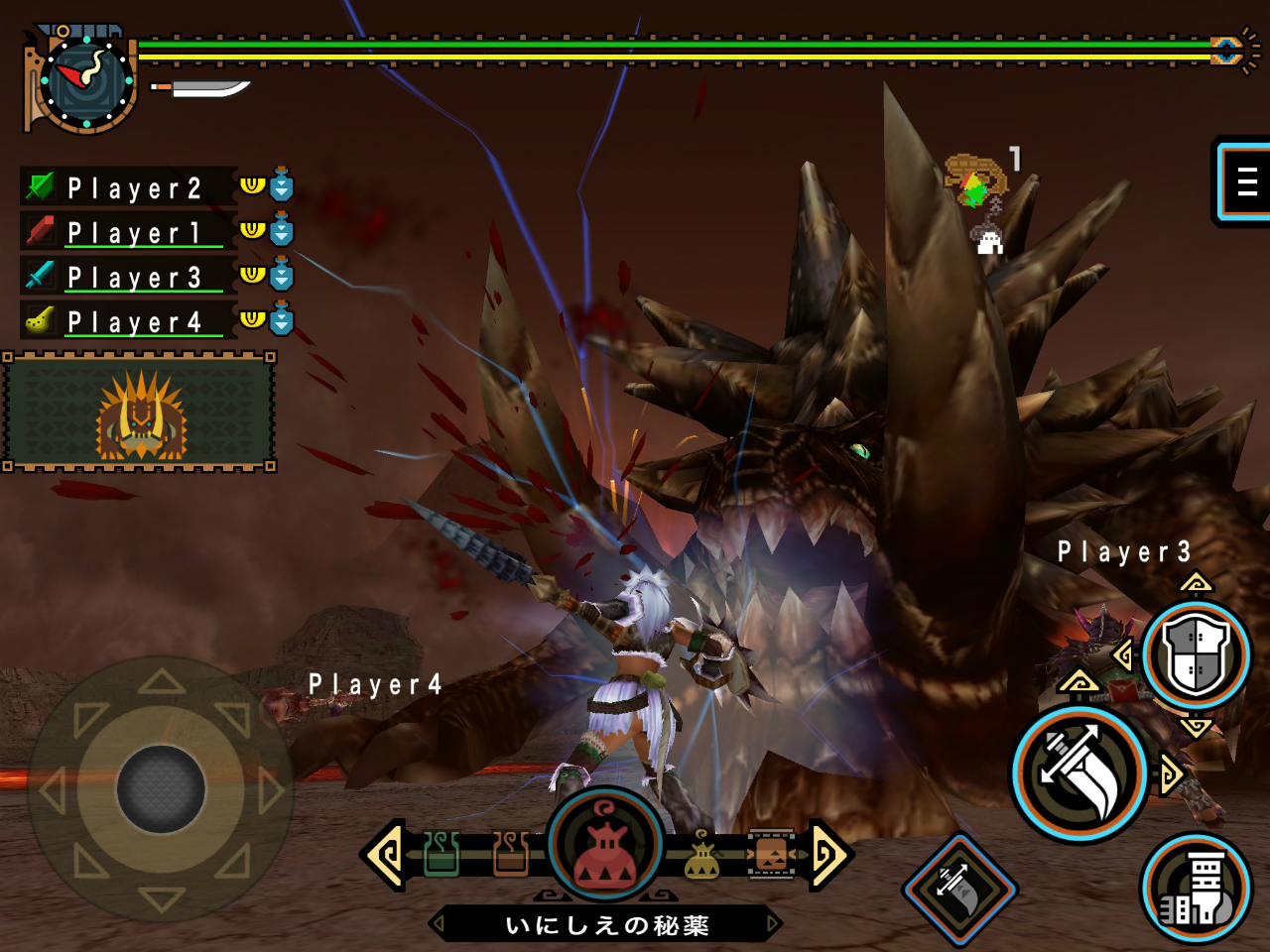Tap the diamond-shaped sheathe weapon button
The image size is (1270, 952).
959,889
